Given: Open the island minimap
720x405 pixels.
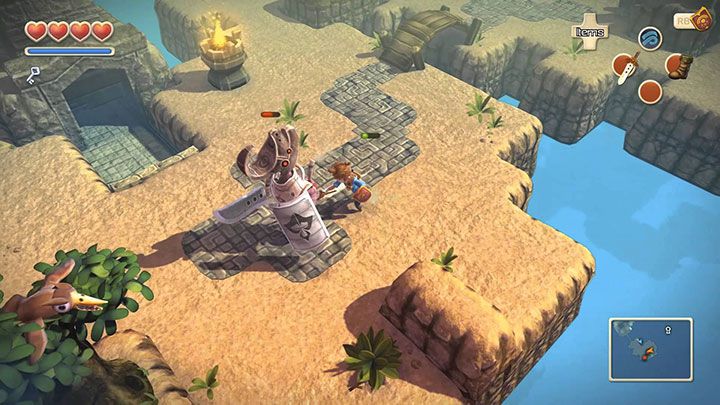Looking at the screenshot, I should [649, 348].
